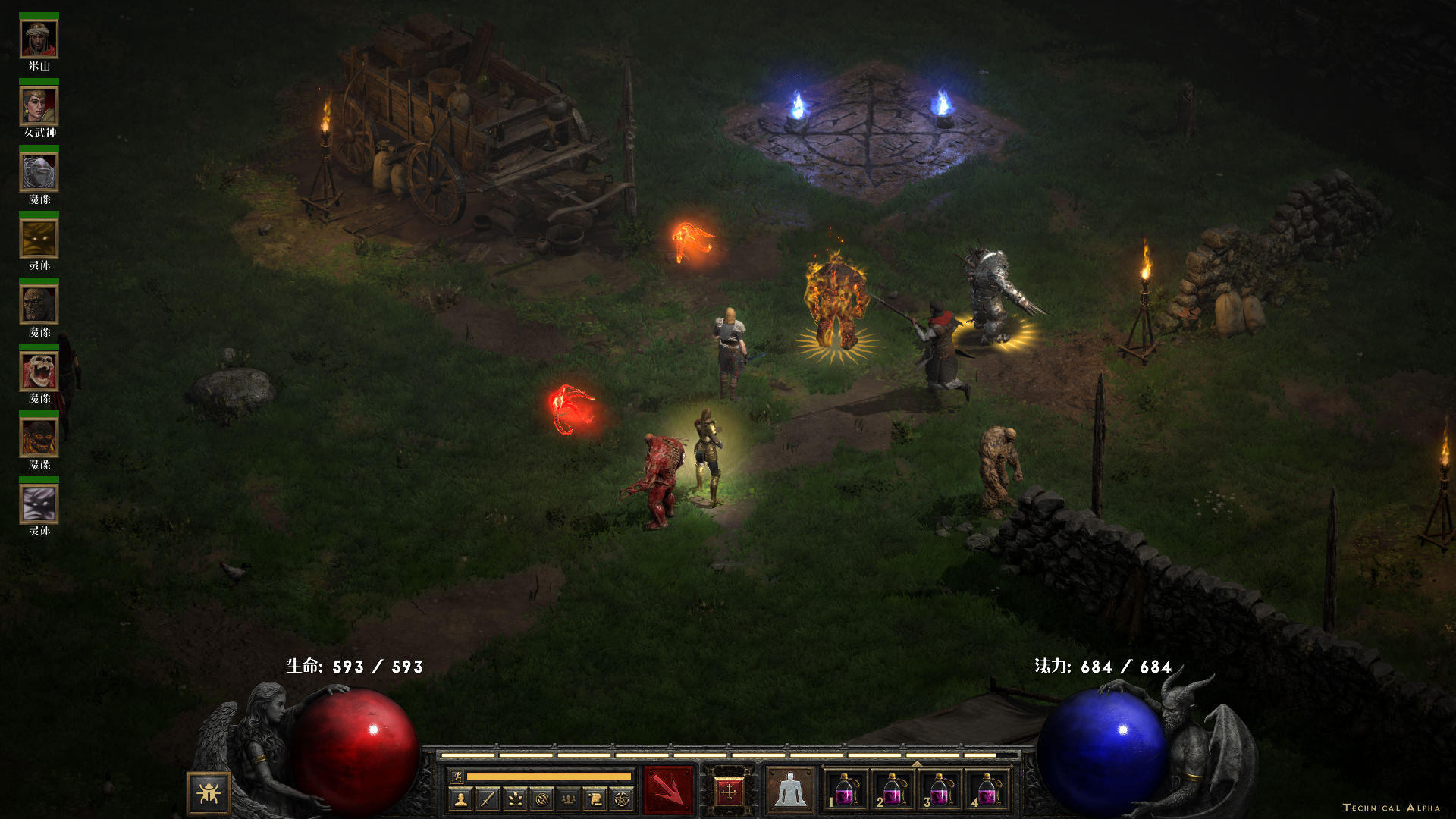1456x819 pixels.
Task: Open the inventory sword button
Action: [488, 799]
